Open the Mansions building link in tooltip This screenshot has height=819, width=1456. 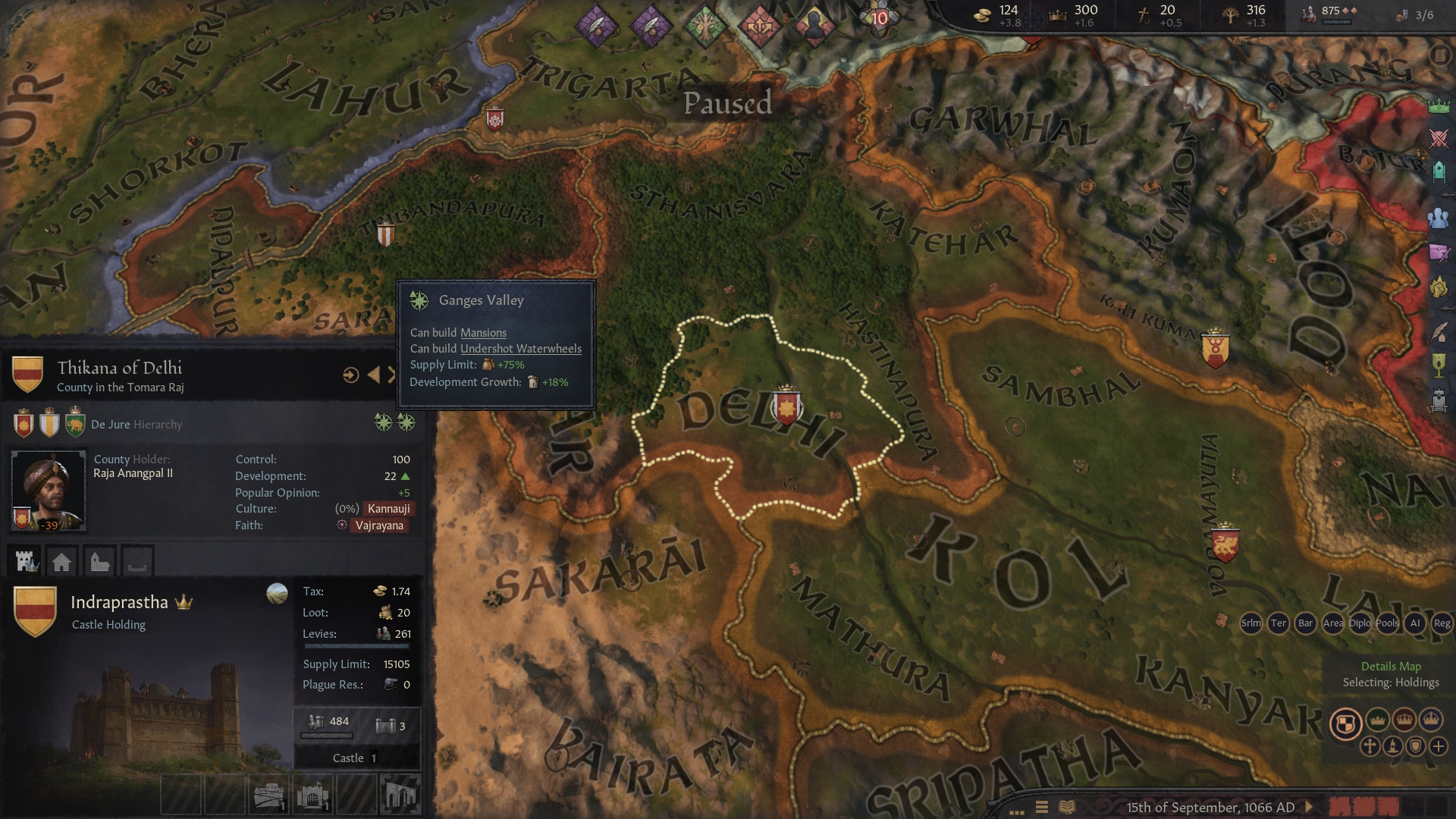(x=483, y=333)
